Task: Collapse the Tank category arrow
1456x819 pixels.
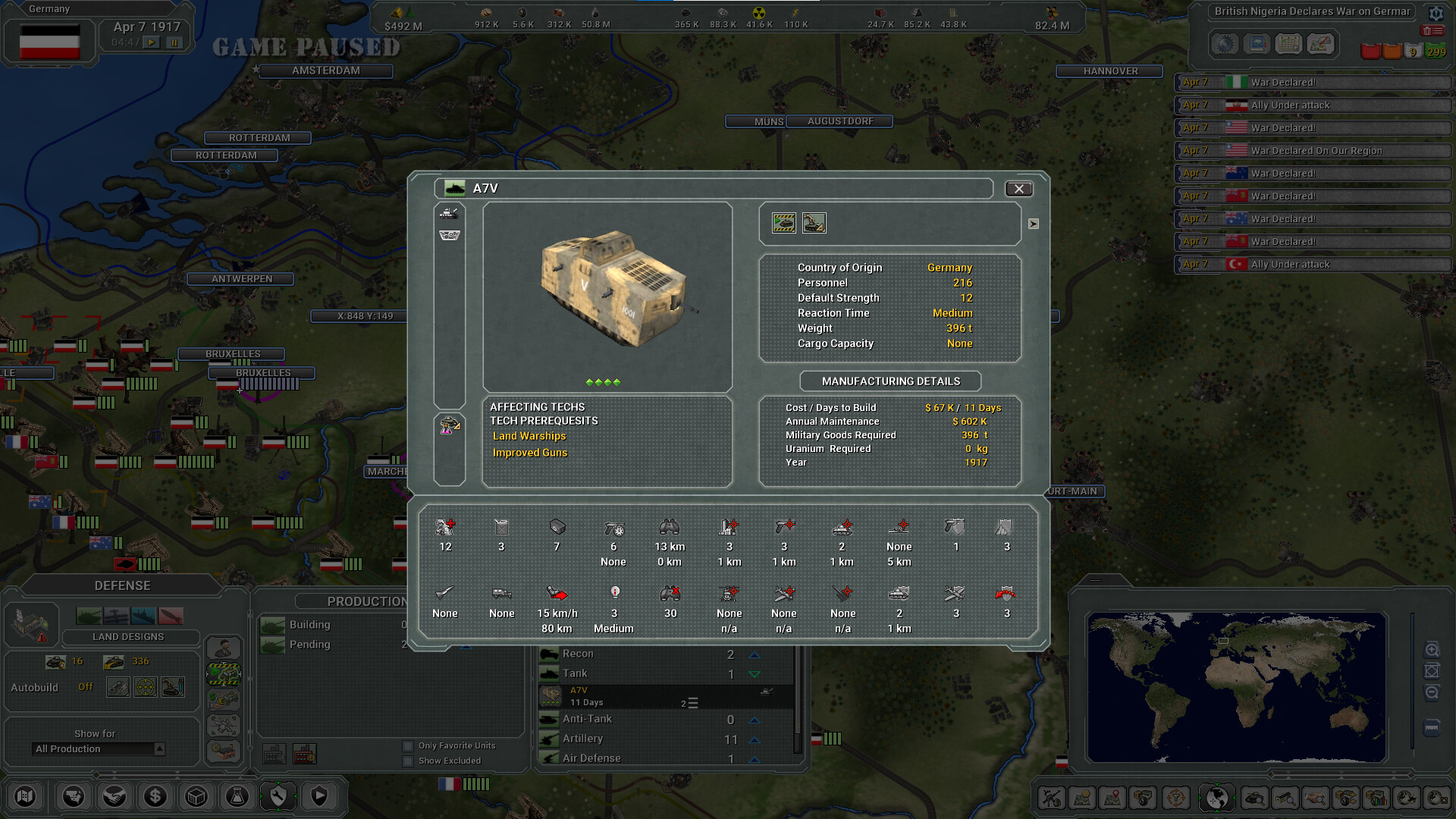Action: point(753,673)
